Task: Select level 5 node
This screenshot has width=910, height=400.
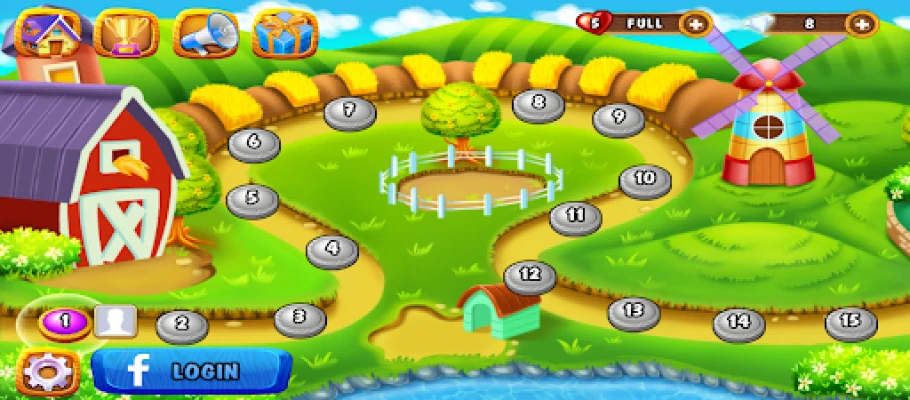Action: (253, 198)
